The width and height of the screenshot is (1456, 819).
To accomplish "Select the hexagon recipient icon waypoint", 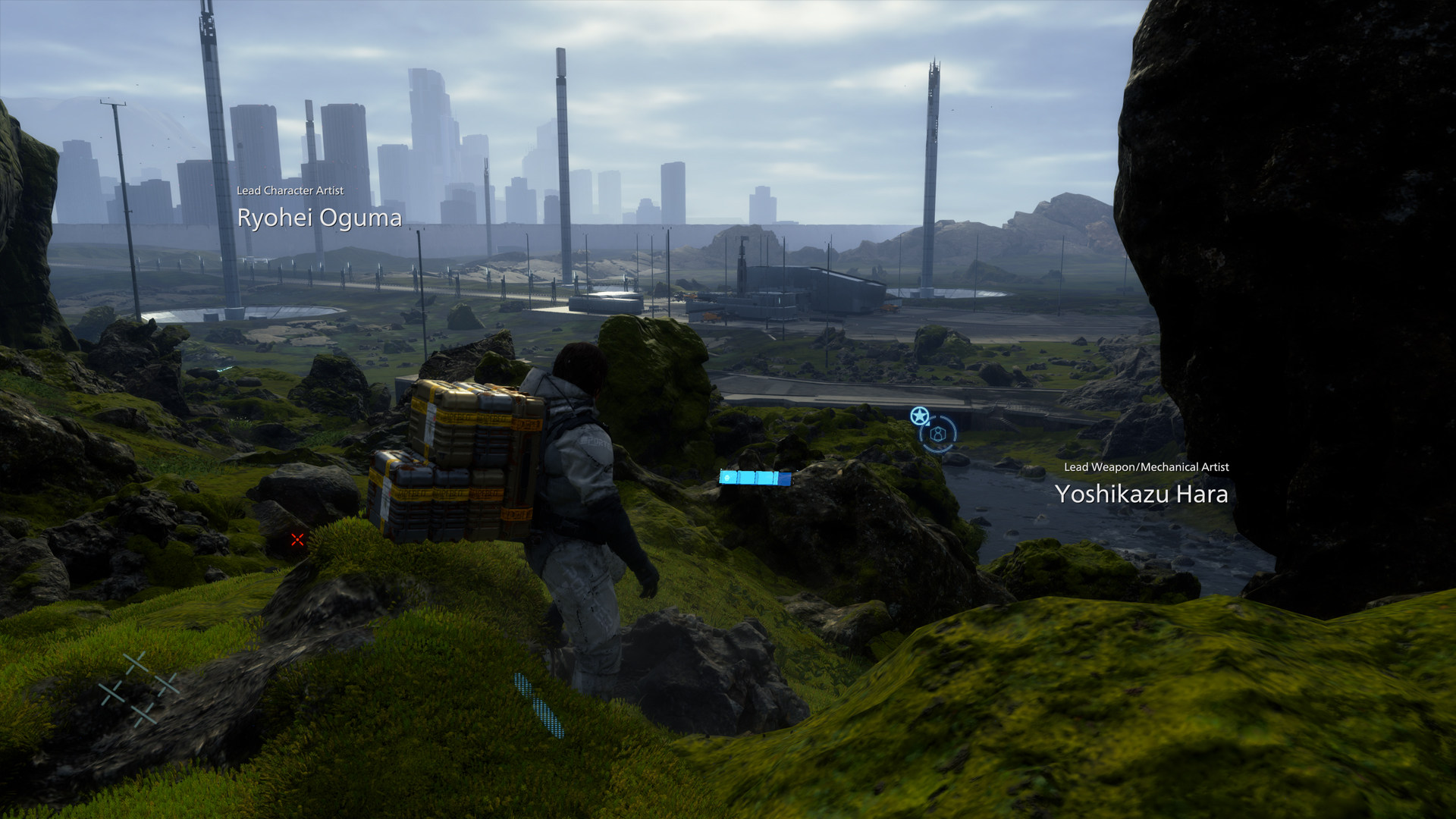I will pos(939,434).
